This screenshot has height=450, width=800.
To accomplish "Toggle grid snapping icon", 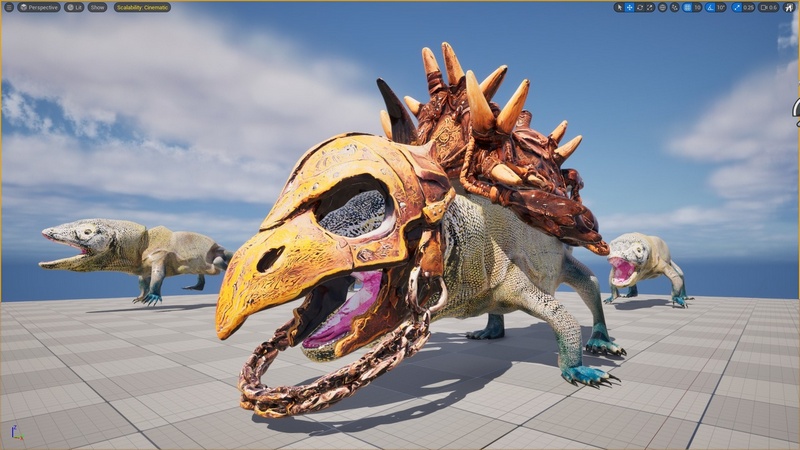I will pyautogui.click(x=687, y=7).
